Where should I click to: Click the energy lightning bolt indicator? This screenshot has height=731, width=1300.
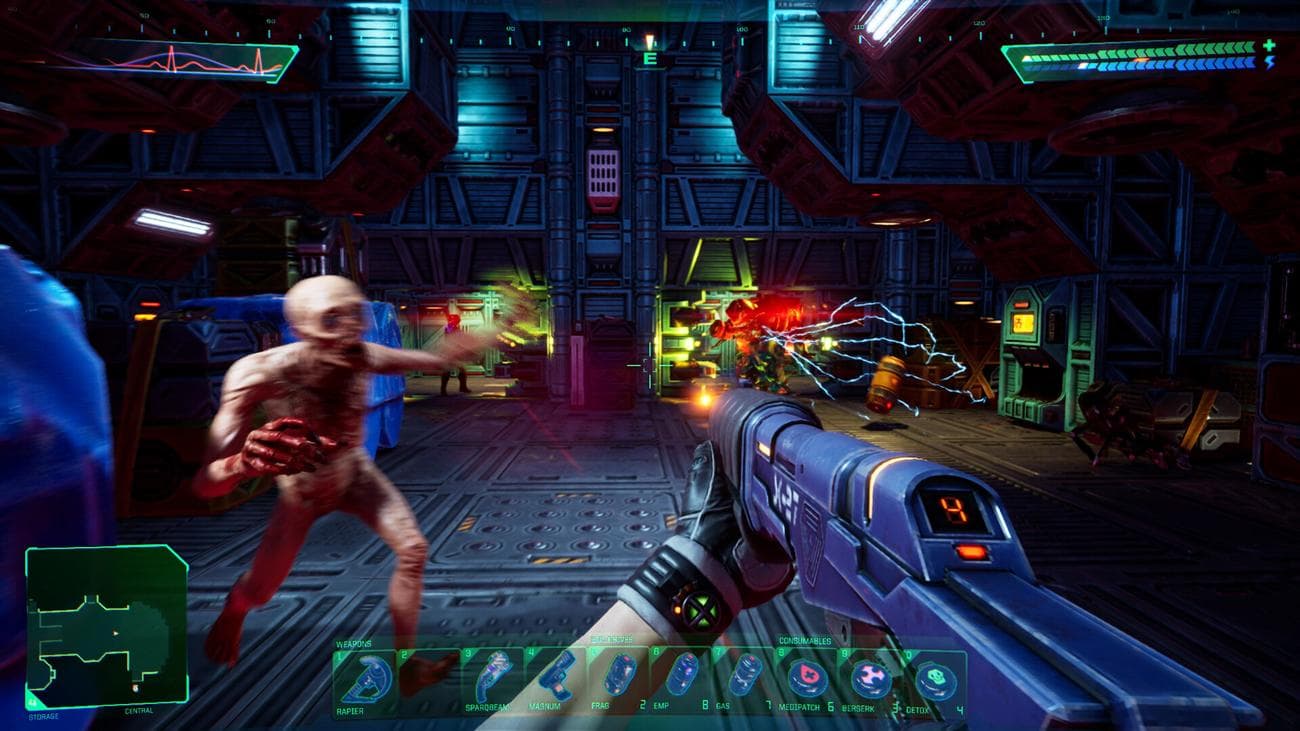(x=1270, y=63)
